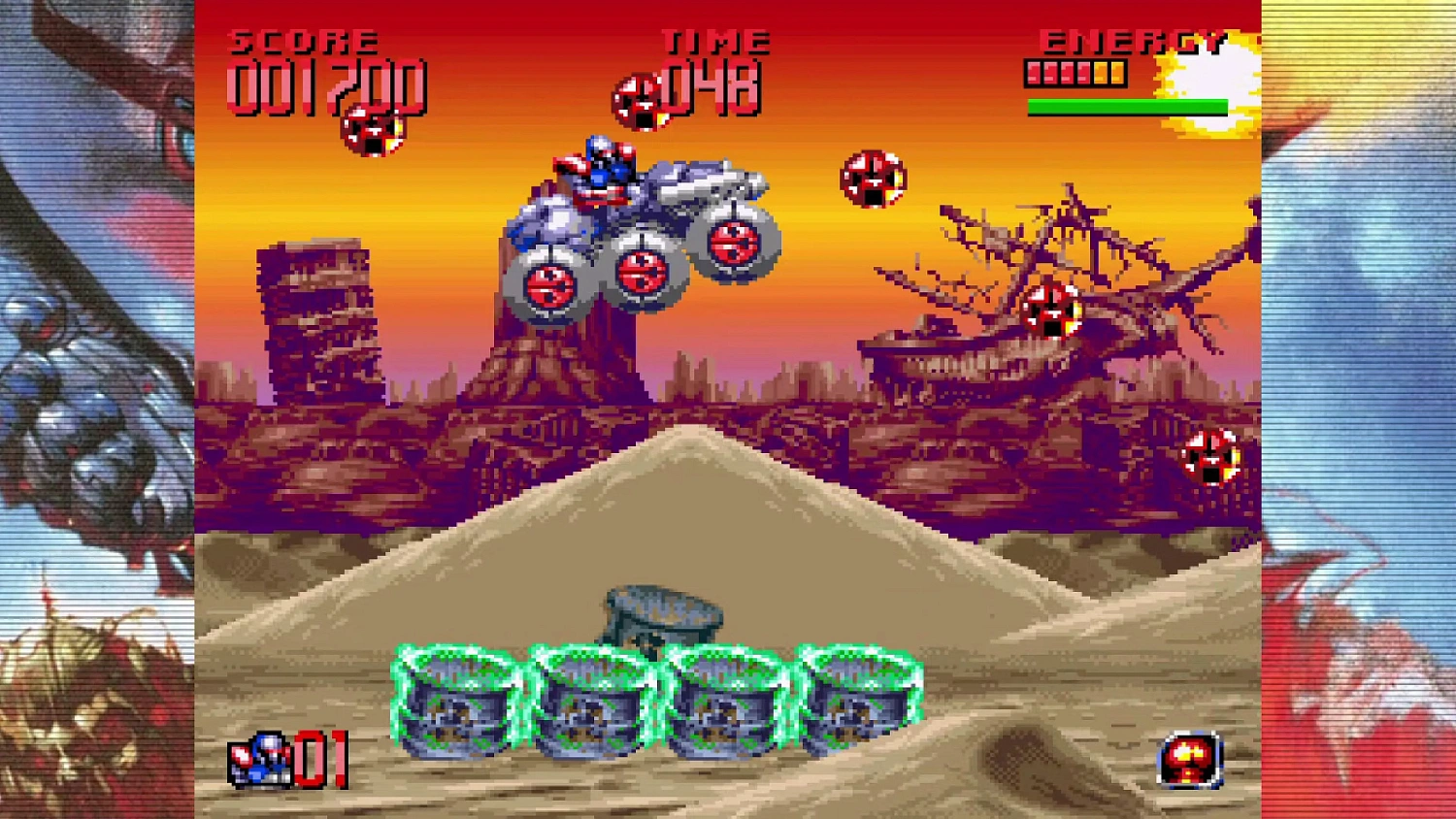The image size is (1456, 819).
Task: Click the TIME label
Action: click(x=713, y=41)
